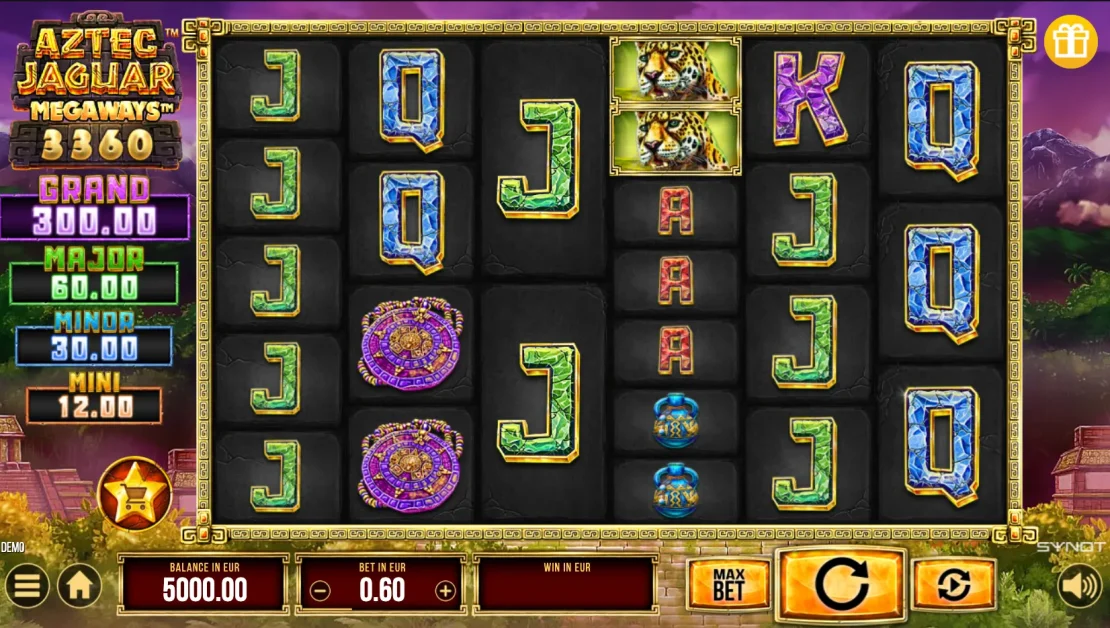Spin the reels with the circular arrow button
This screenshot has height=628, width=1110.
[841, 585]
